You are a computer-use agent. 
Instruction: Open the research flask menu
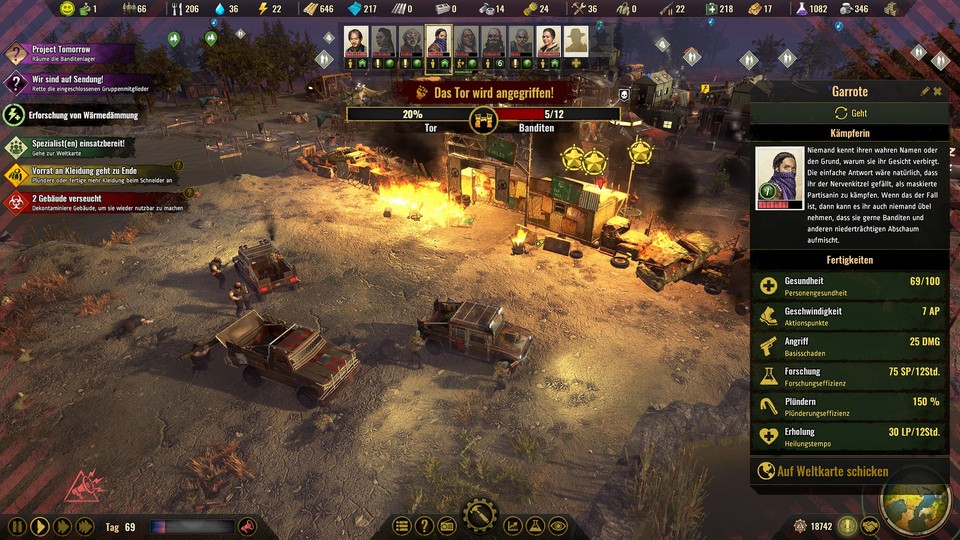(535, 525)
